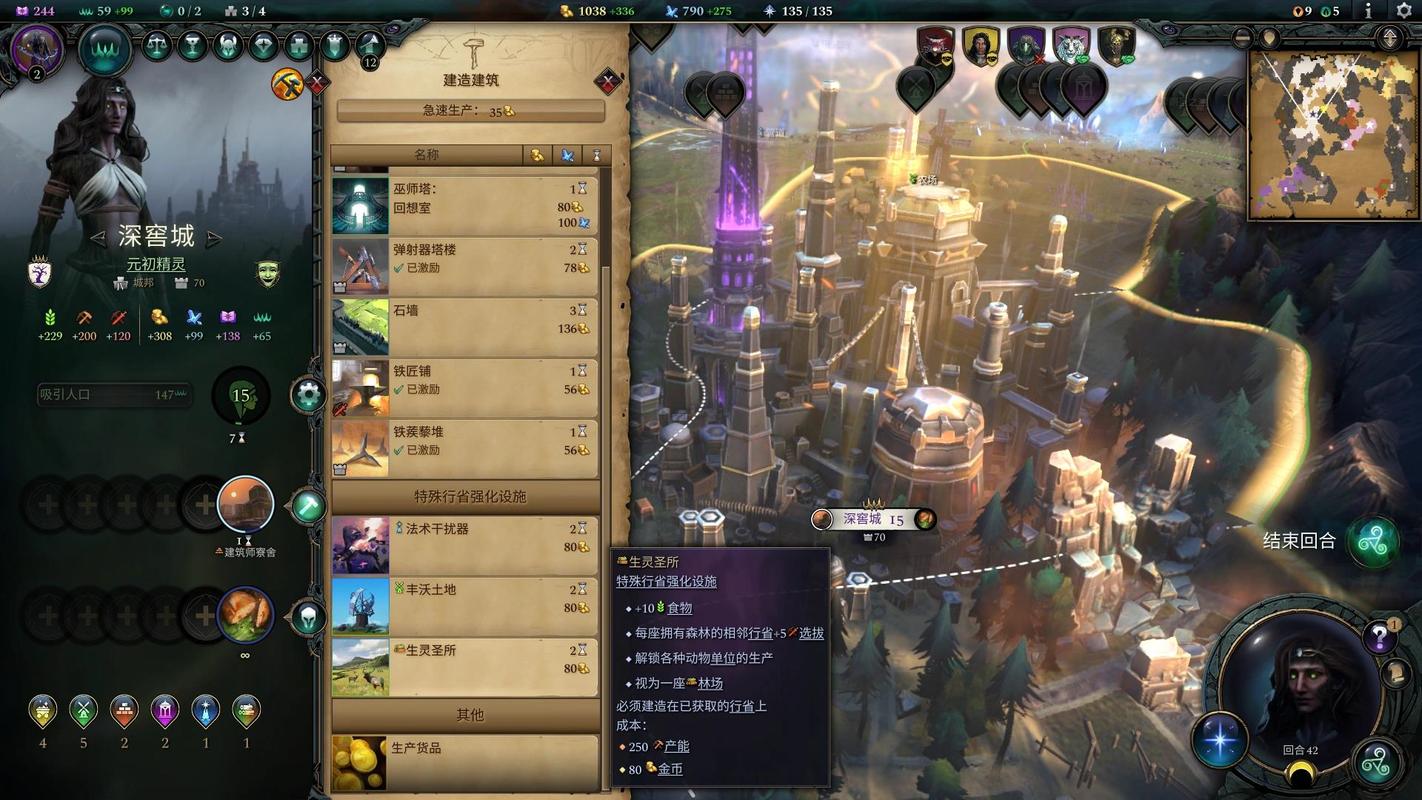Click the 建筑师寮舍 production queue item

[x=246, y=505]
